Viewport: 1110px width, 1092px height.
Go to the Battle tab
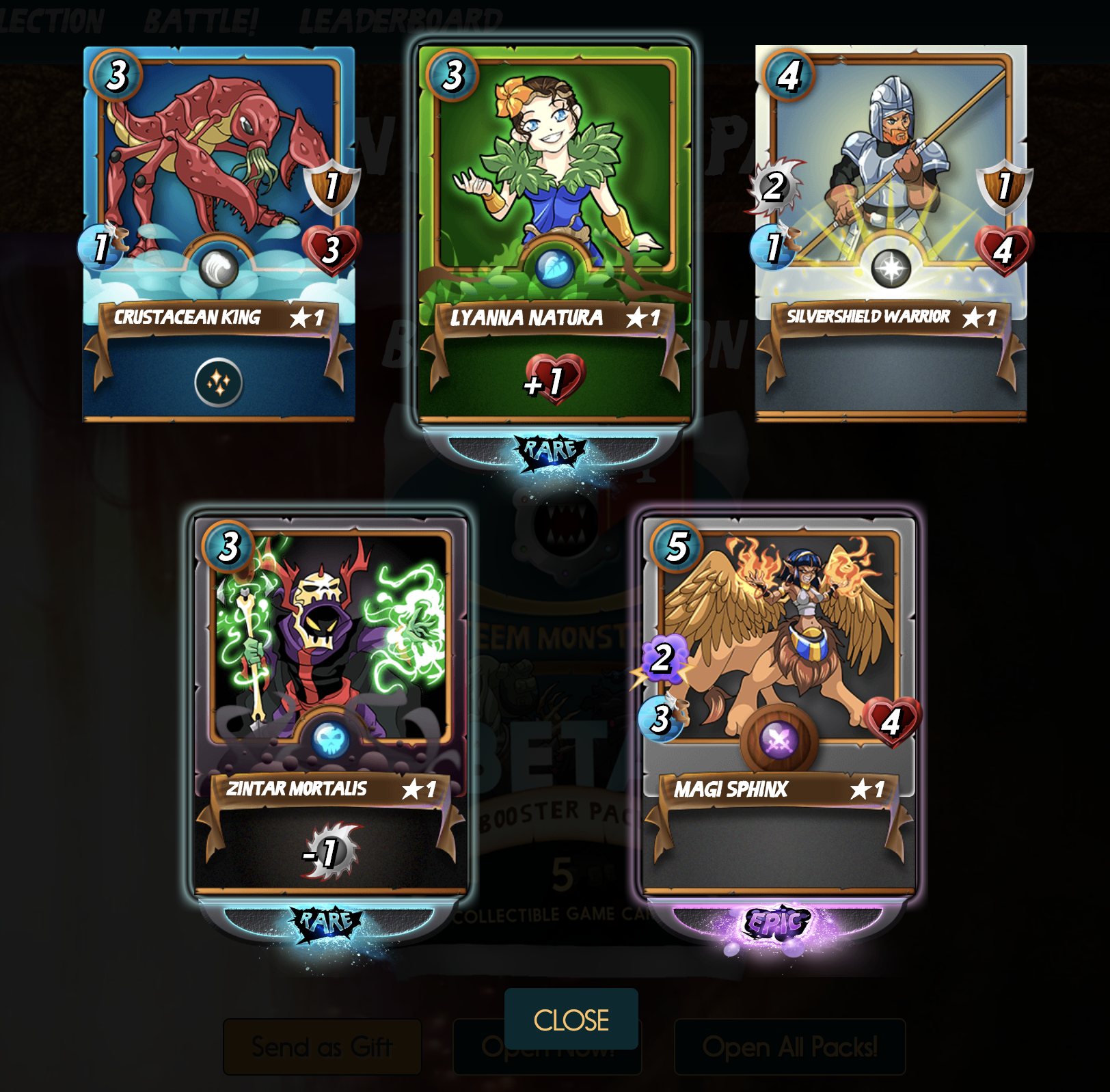pyautogui.click(x=200, y=21)
